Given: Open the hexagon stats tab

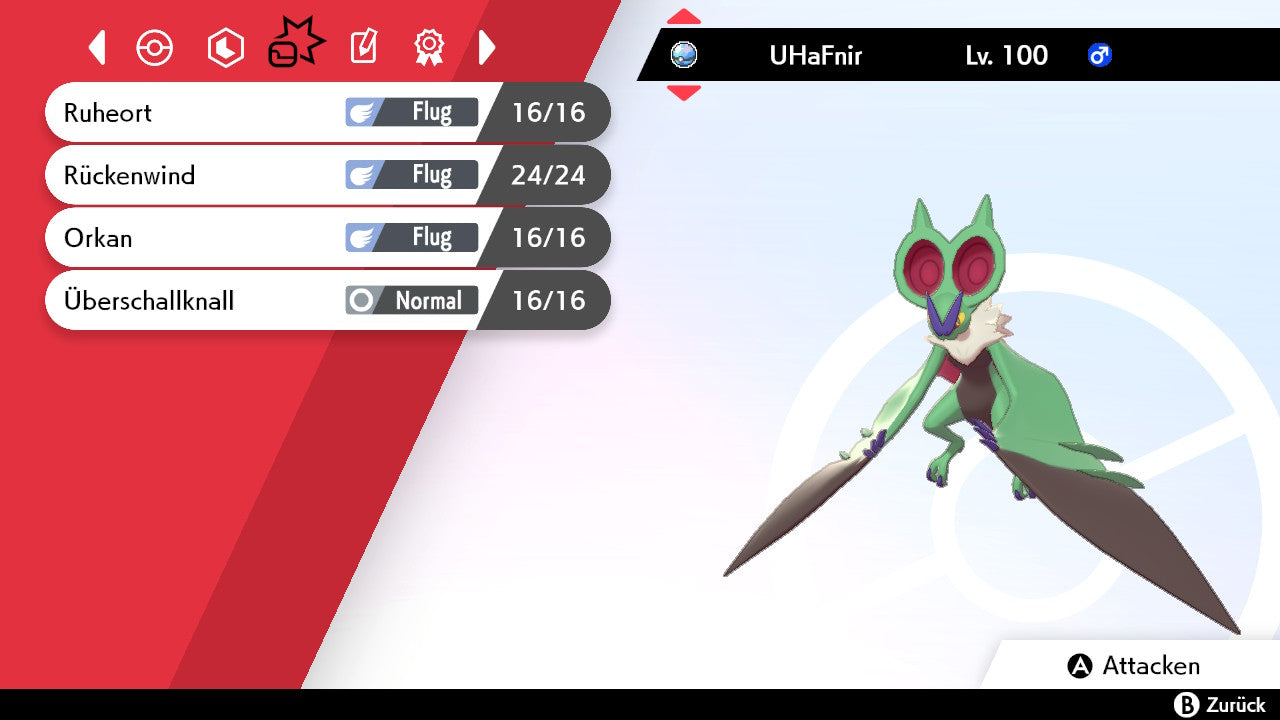Looking at the screenshot, I should coord(225,48).
